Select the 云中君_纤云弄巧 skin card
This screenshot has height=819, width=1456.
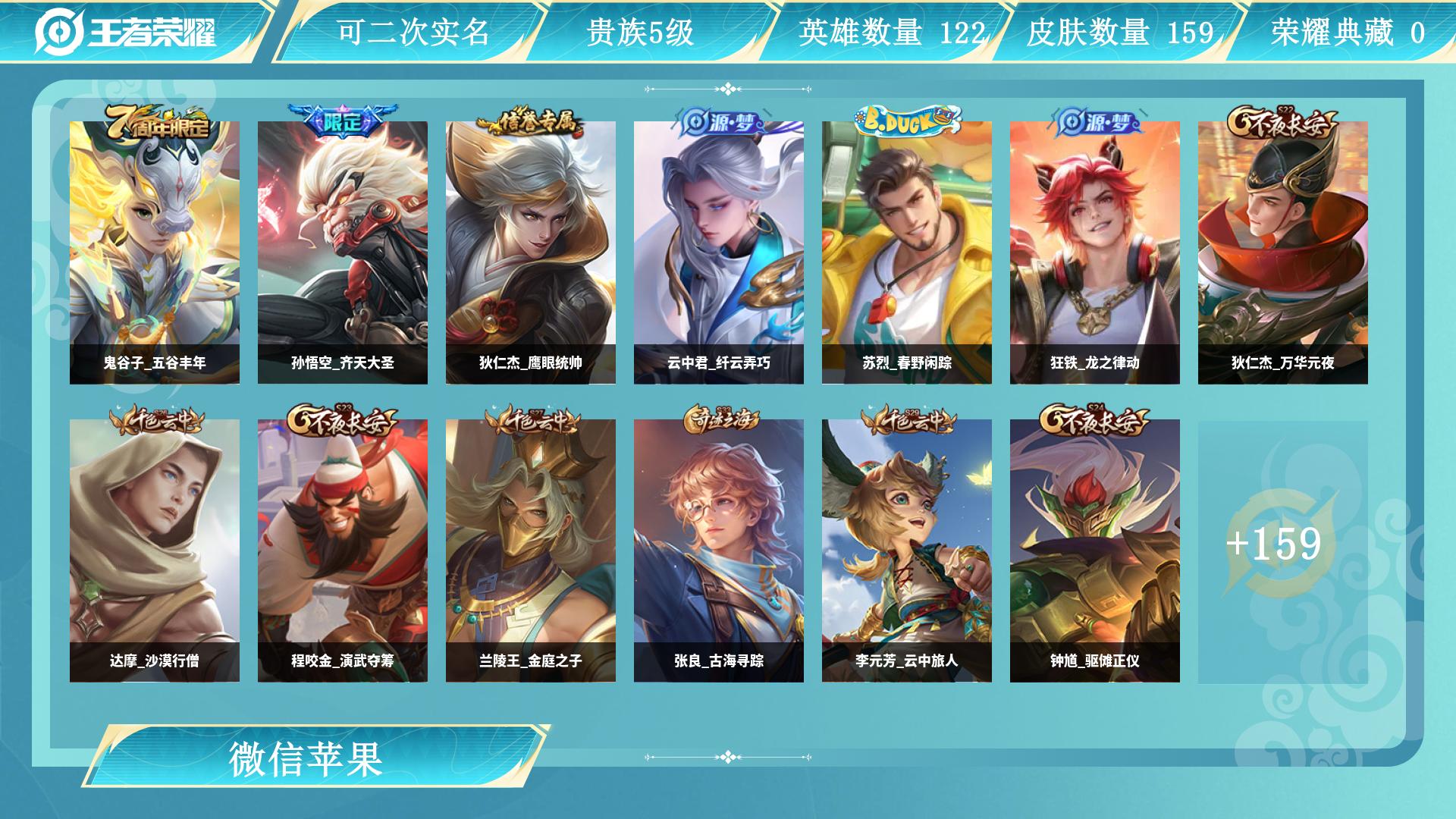coord(719,253)
